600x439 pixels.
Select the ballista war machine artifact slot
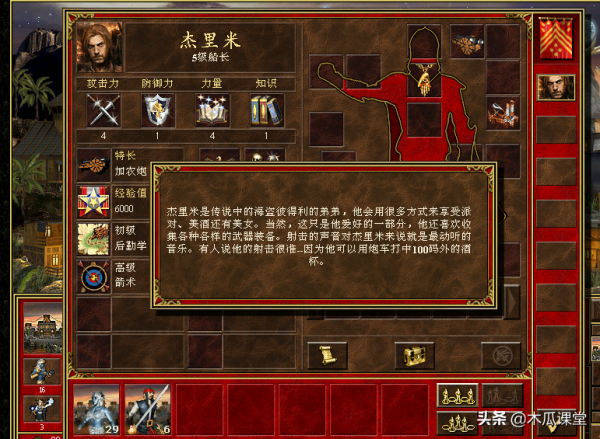[503, 110]
